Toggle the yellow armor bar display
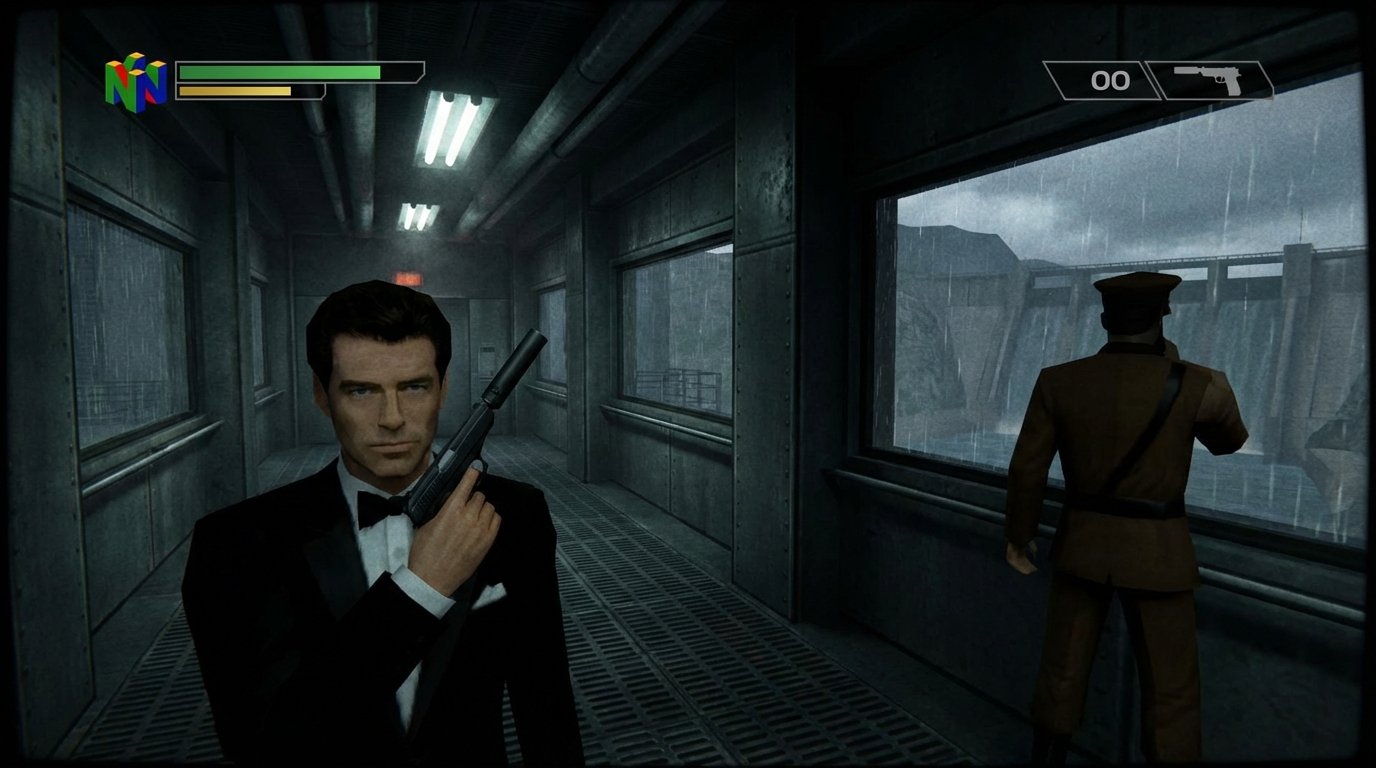This screenshot has height=768, width=1376. (x=235, y=92)
